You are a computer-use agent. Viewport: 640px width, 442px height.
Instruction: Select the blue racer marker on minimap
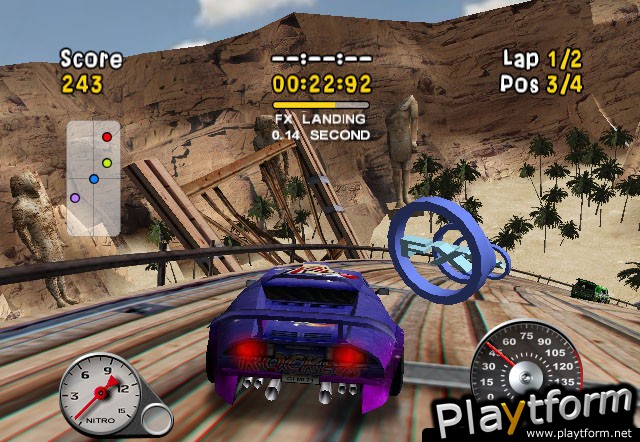click(93, 179)
